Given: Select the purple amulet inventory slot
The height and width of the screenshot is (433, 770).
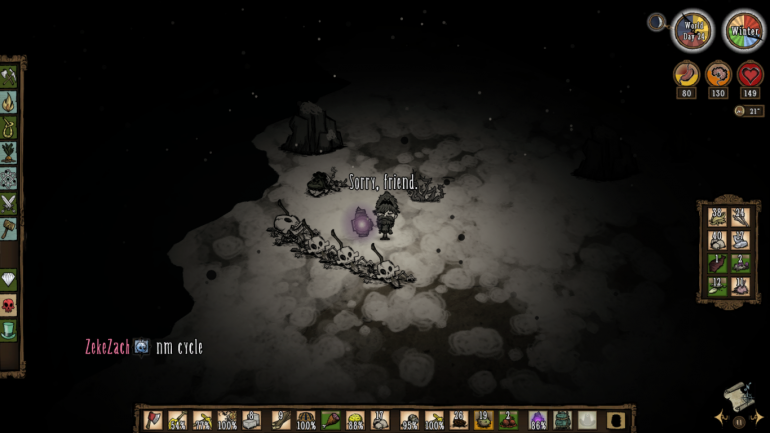Looking at the screenshot, I should tap(537, 420).
